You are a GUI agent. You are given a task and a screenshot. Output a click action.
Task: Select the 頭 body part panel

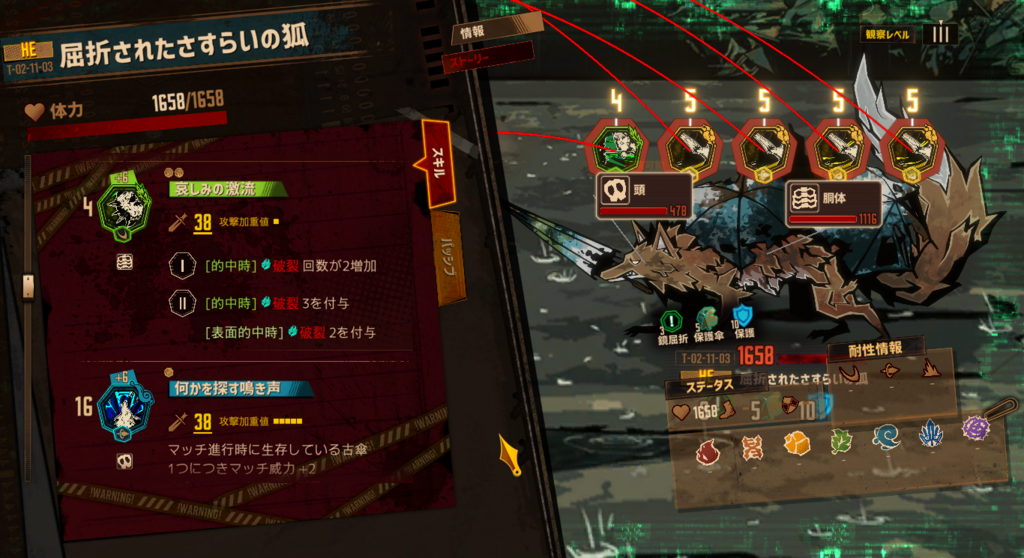pos(644,197)
